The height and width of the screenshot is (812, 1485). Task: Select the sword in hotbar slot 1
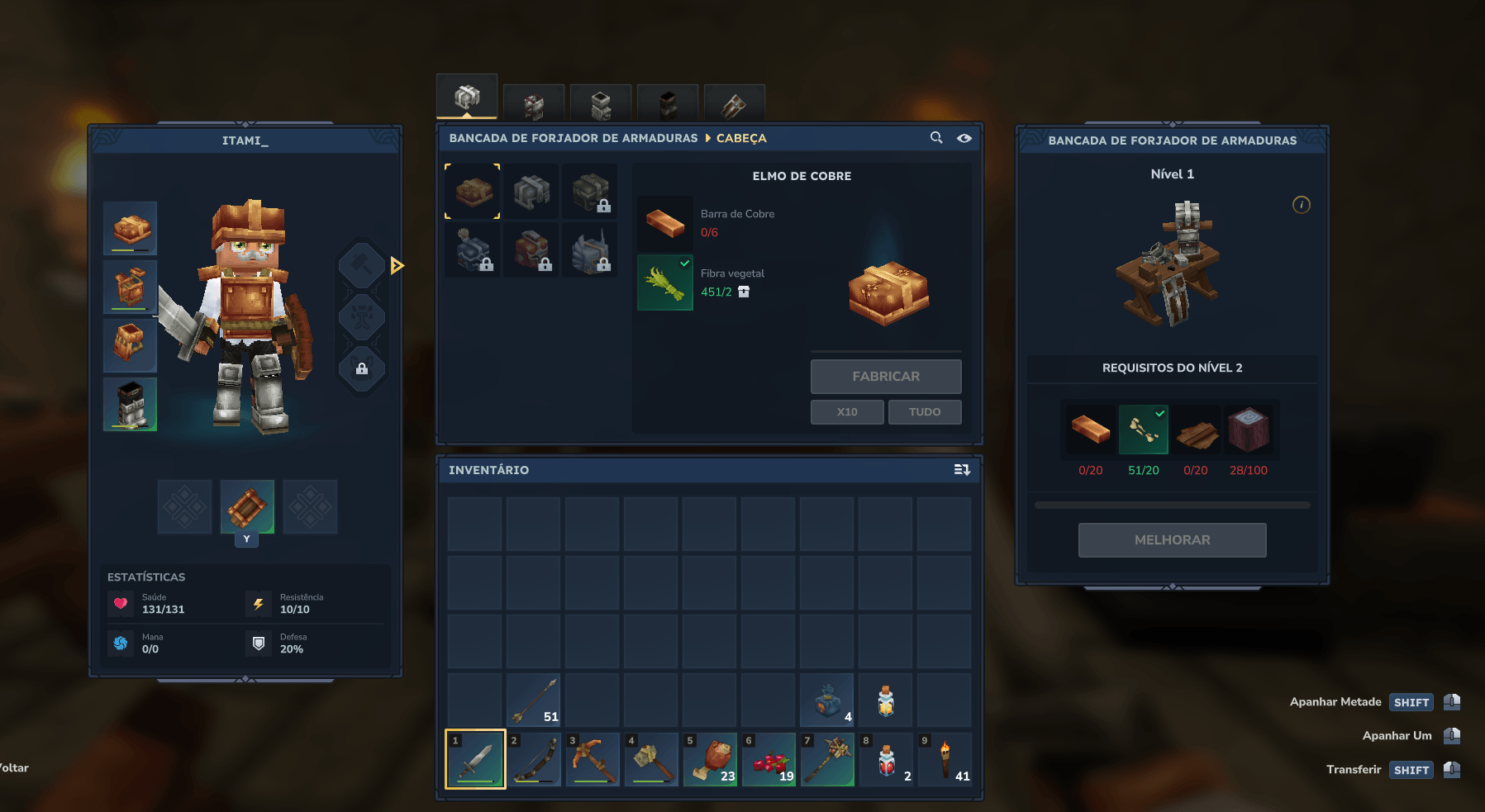[475, 760]
